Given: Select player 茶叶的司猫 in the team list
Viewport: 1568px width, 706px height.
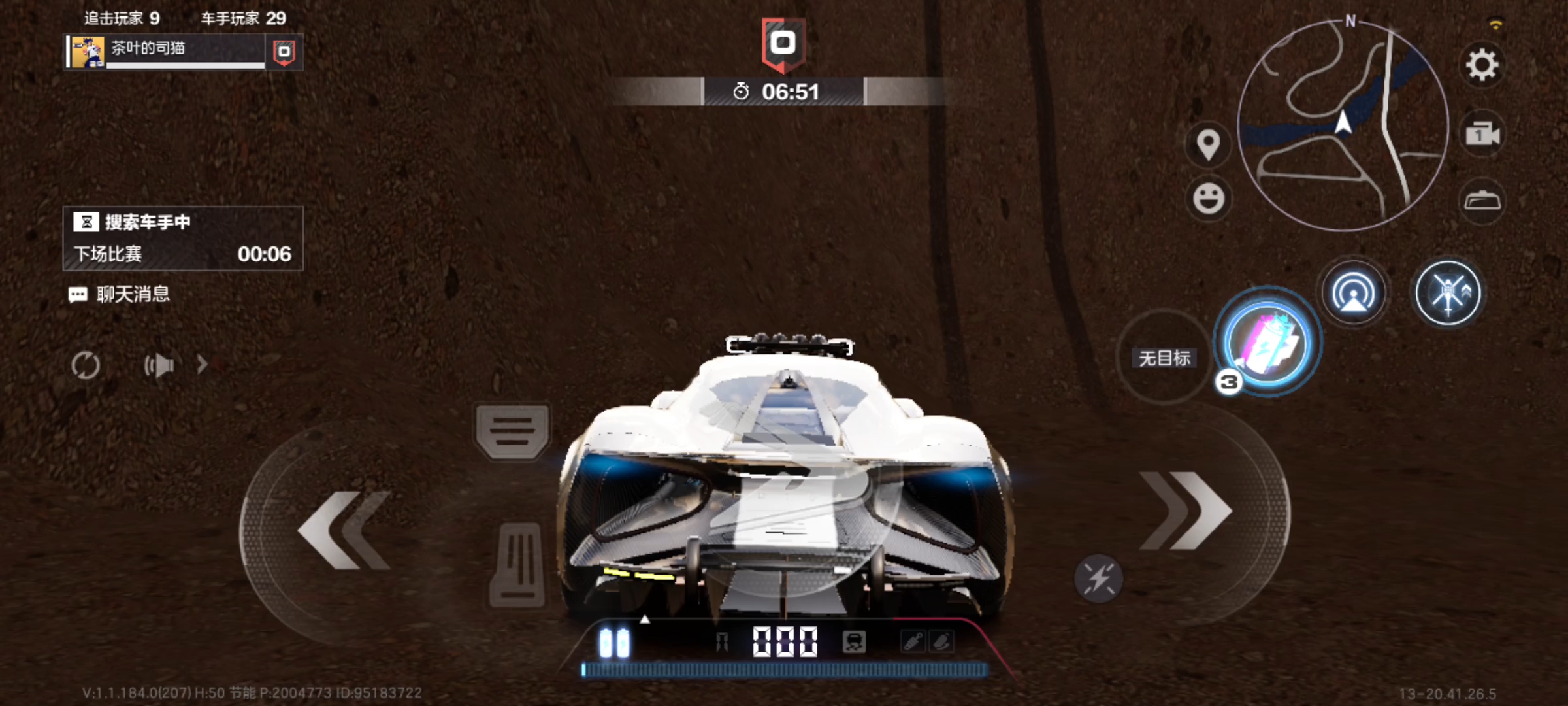Looking at the screenshot, I should click(x=167, y=52).
